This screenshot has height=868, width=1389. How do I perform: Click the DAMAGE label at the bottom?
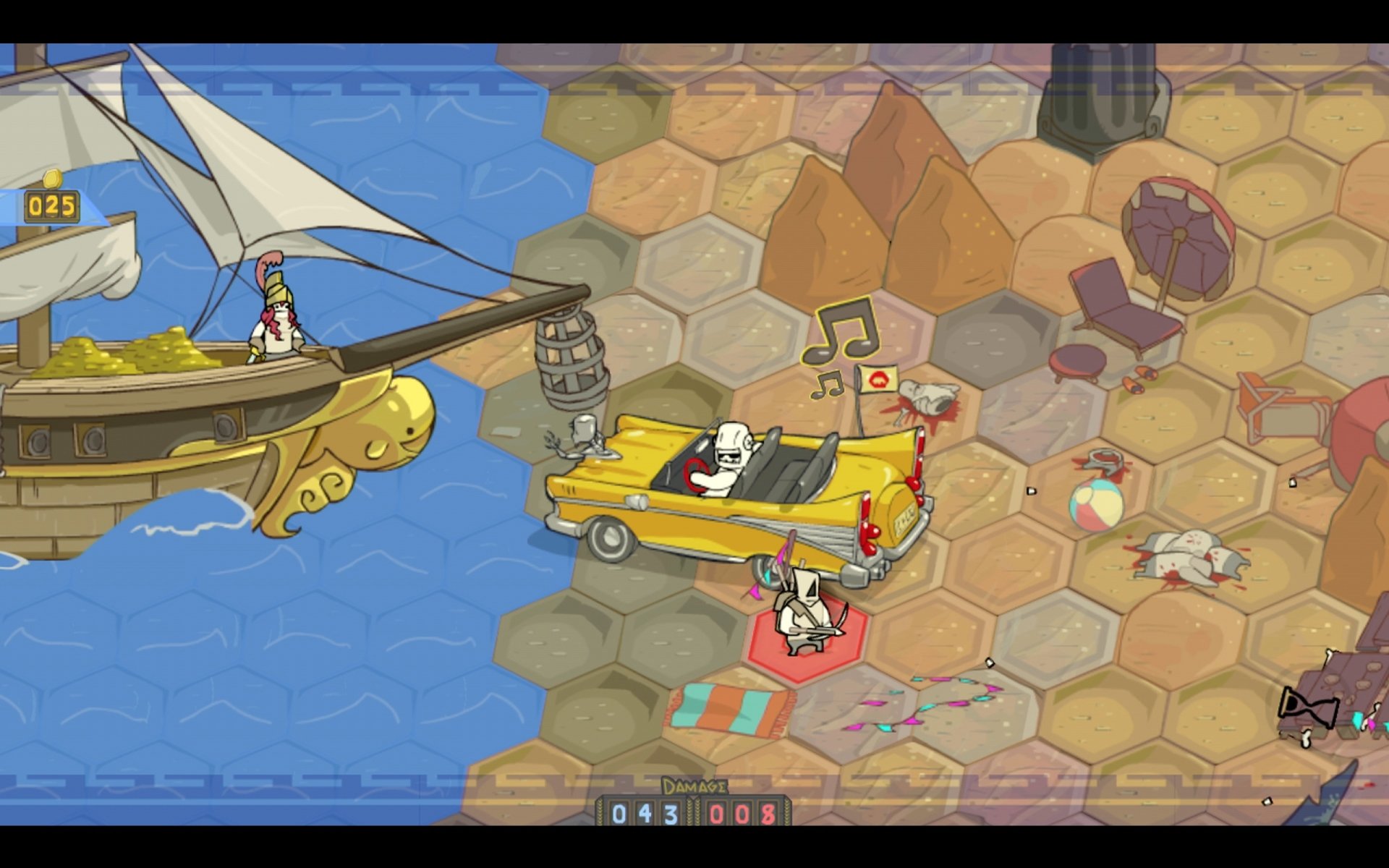693,784
